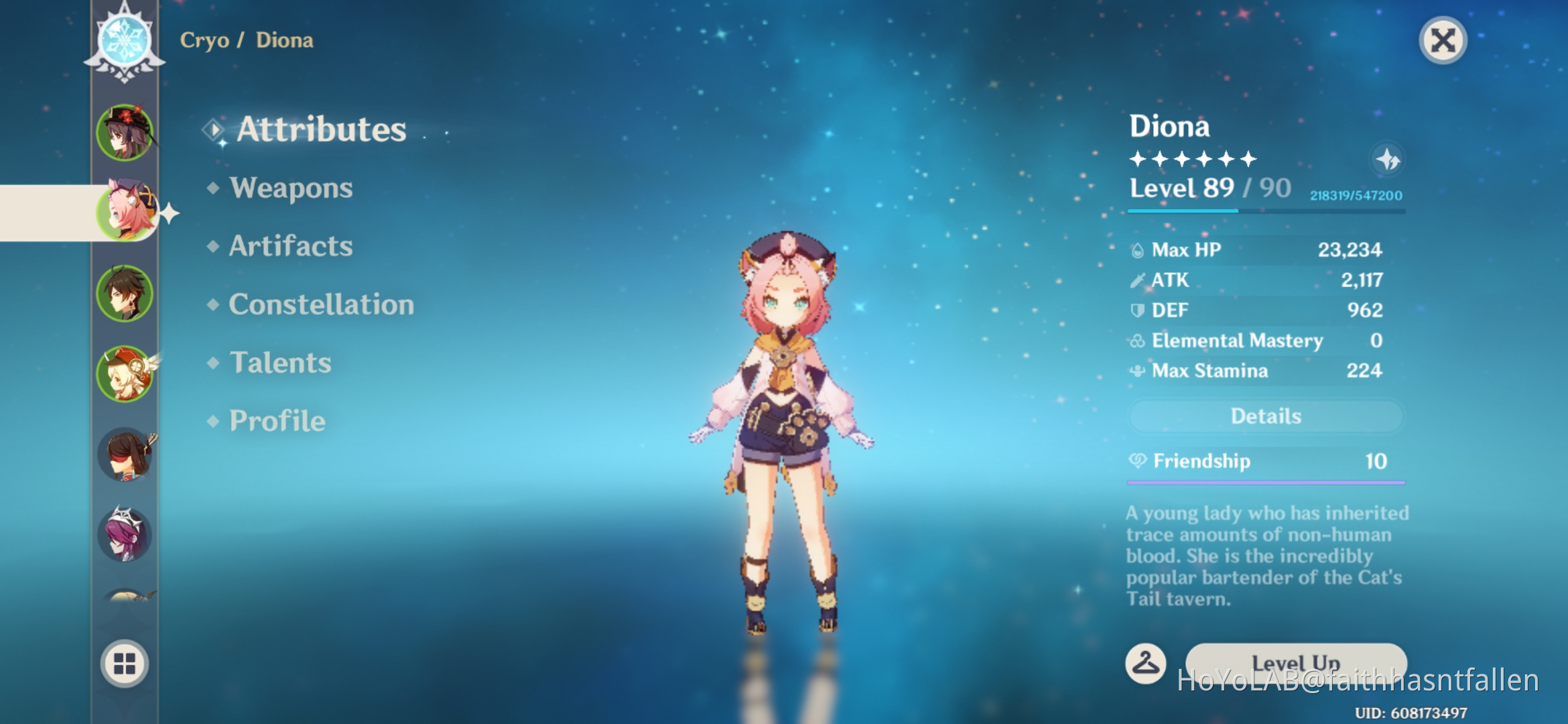Close the character details screen
1568x724 pixels.
tap(1443, 40)
